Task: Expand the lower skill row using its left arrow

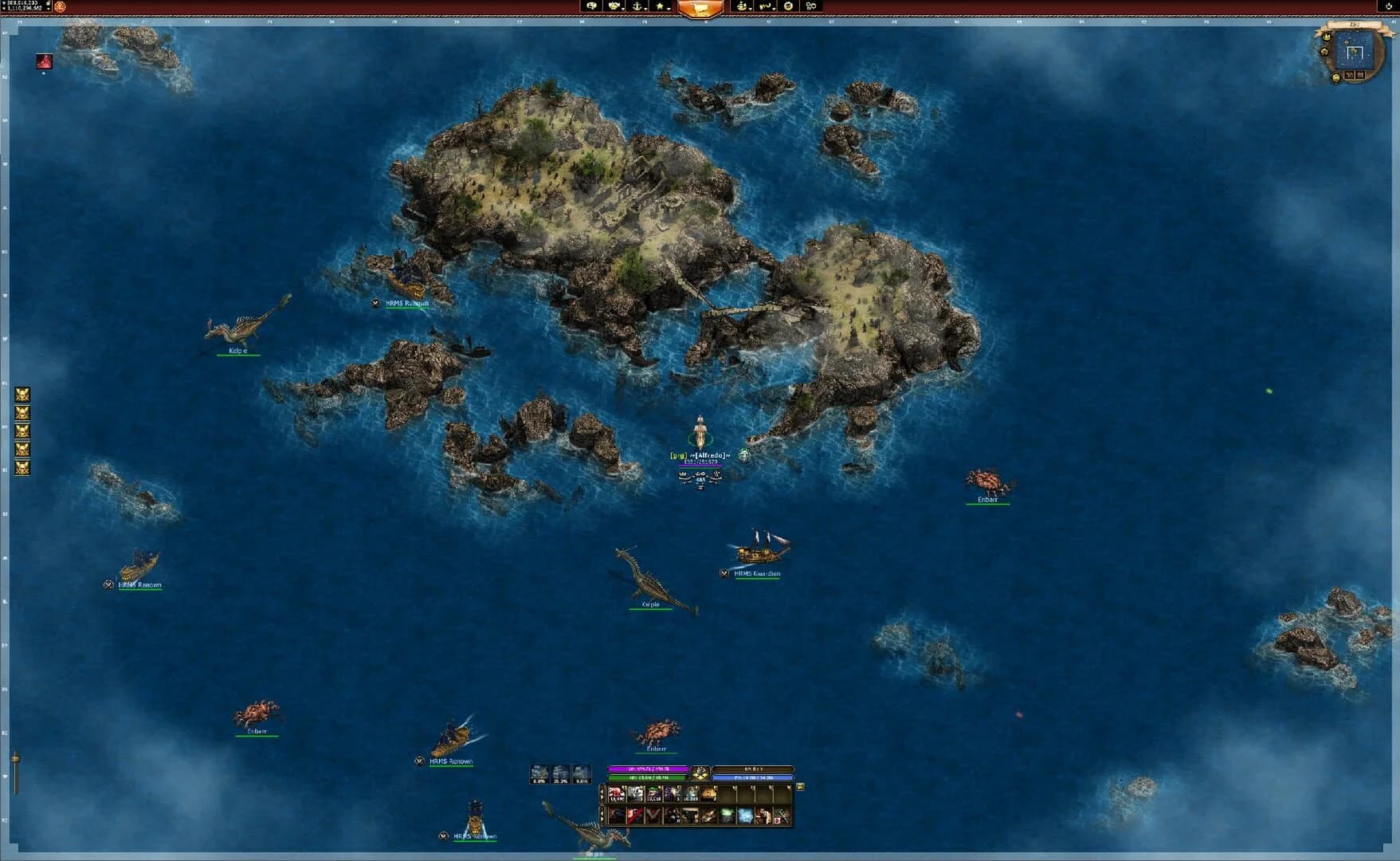Action: [x=603, y=816]
